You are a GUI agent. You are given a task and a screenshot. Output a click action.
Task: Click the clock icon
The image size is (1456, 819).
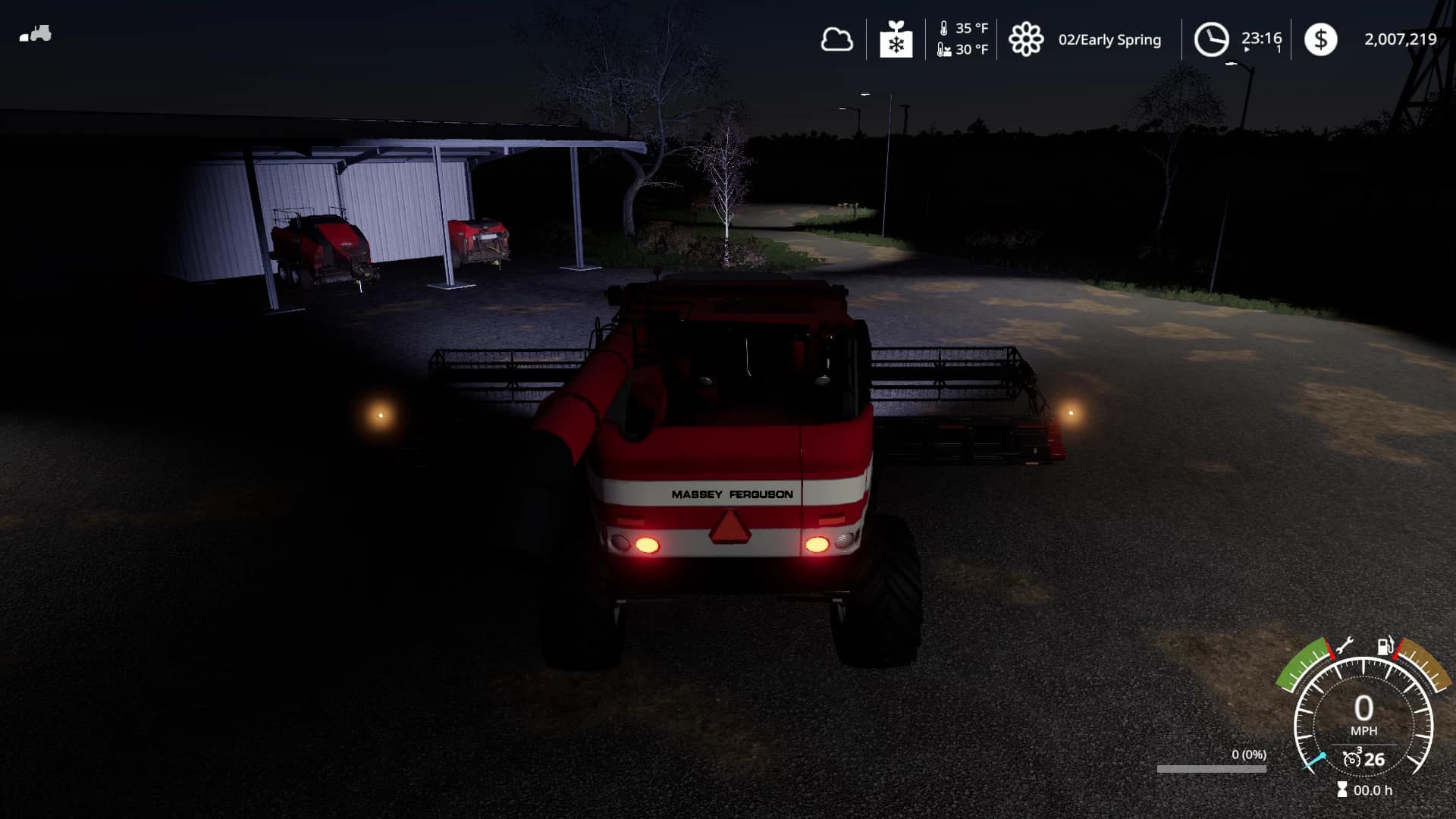pyautogui.click(x=1211, y=39)
